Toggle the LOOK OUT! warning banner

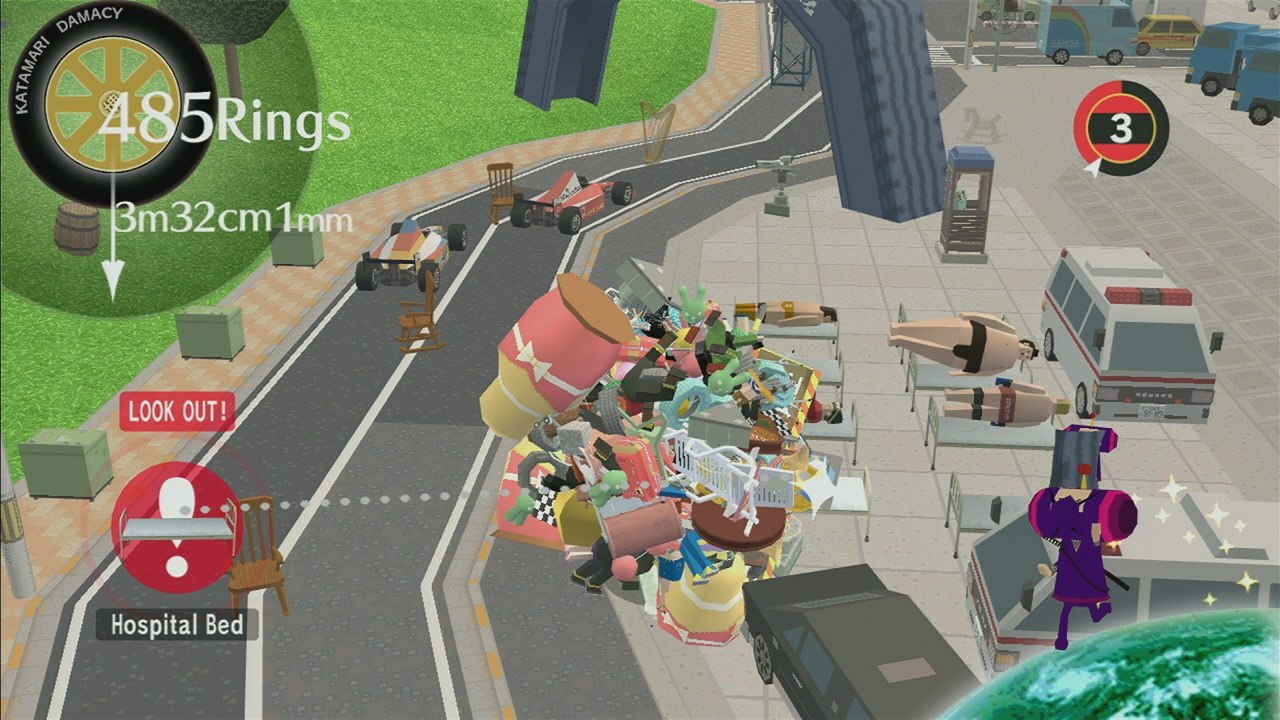click(x=178, y=413)
